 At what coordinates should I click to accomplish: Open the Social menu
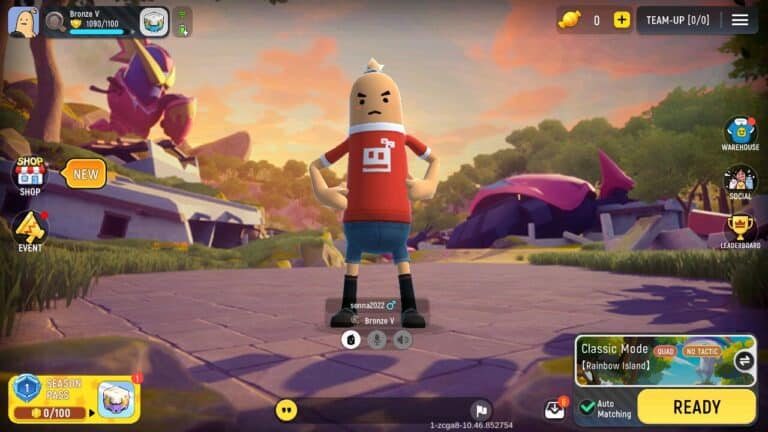click(x=740, y=182)
